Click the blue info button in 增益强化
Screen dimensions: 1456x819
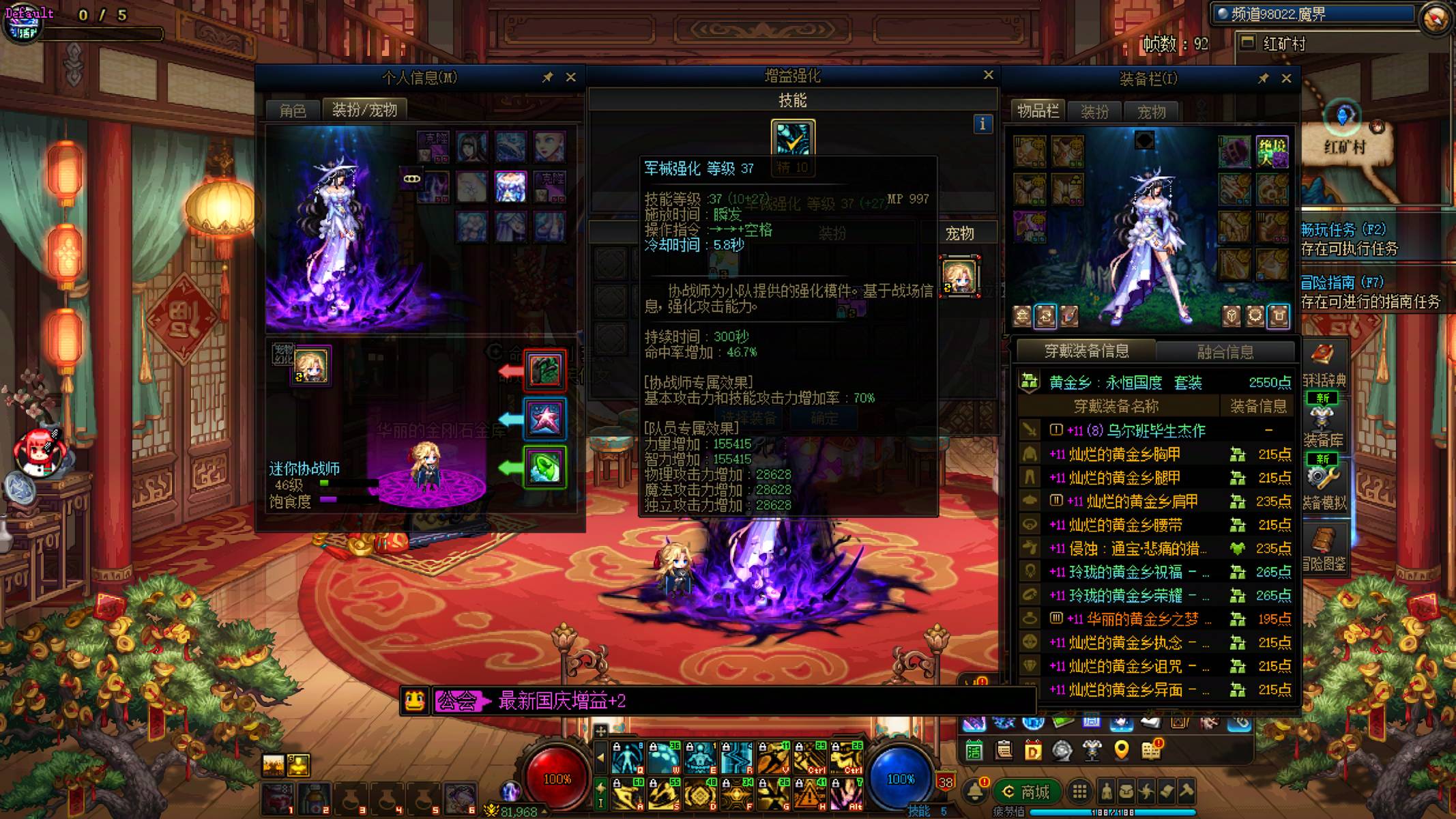(982, 124)
